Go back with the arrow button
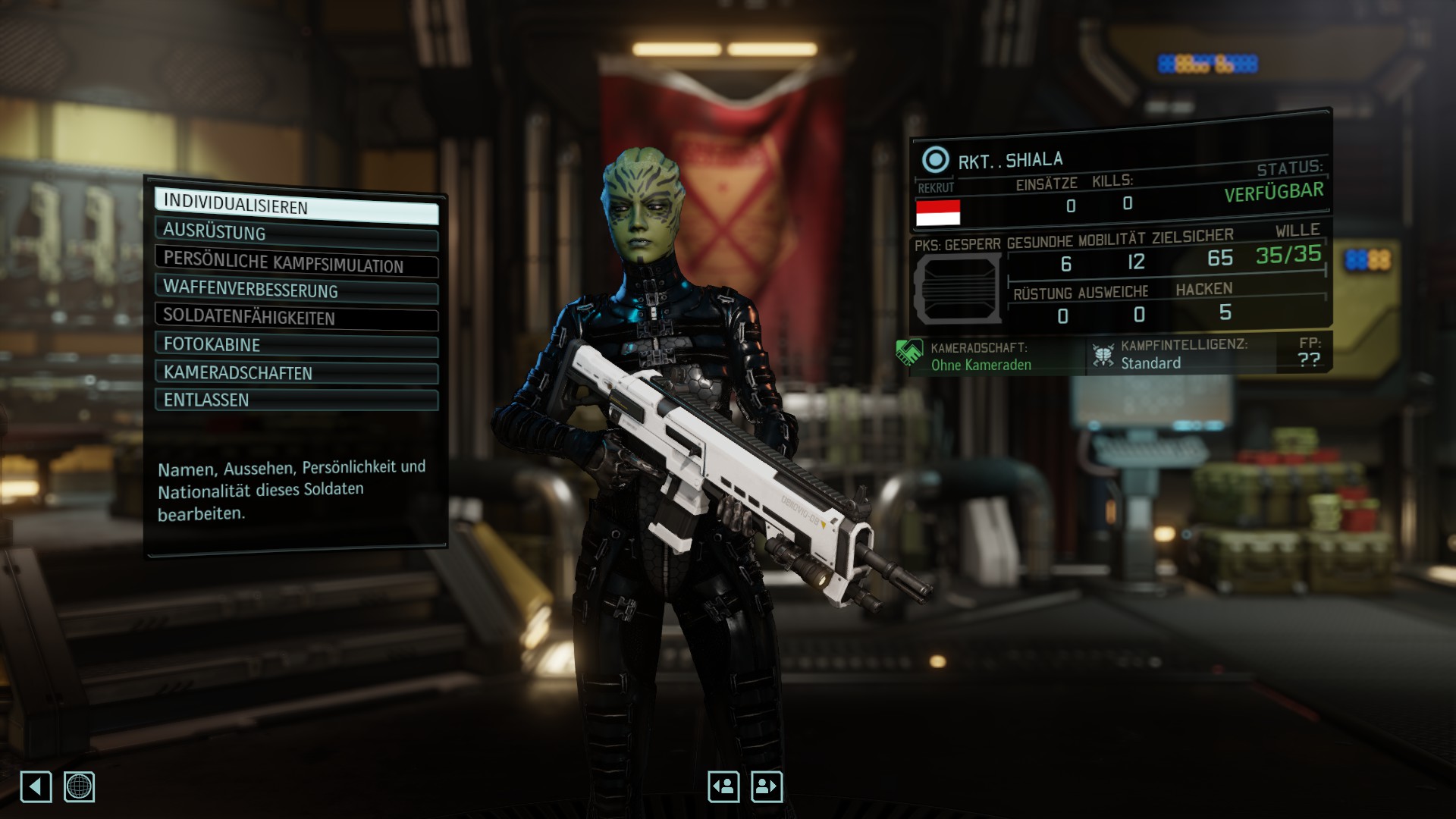The height and width of the screenshot is (819, 1456). pyautogui.click(x=36, y=786)
